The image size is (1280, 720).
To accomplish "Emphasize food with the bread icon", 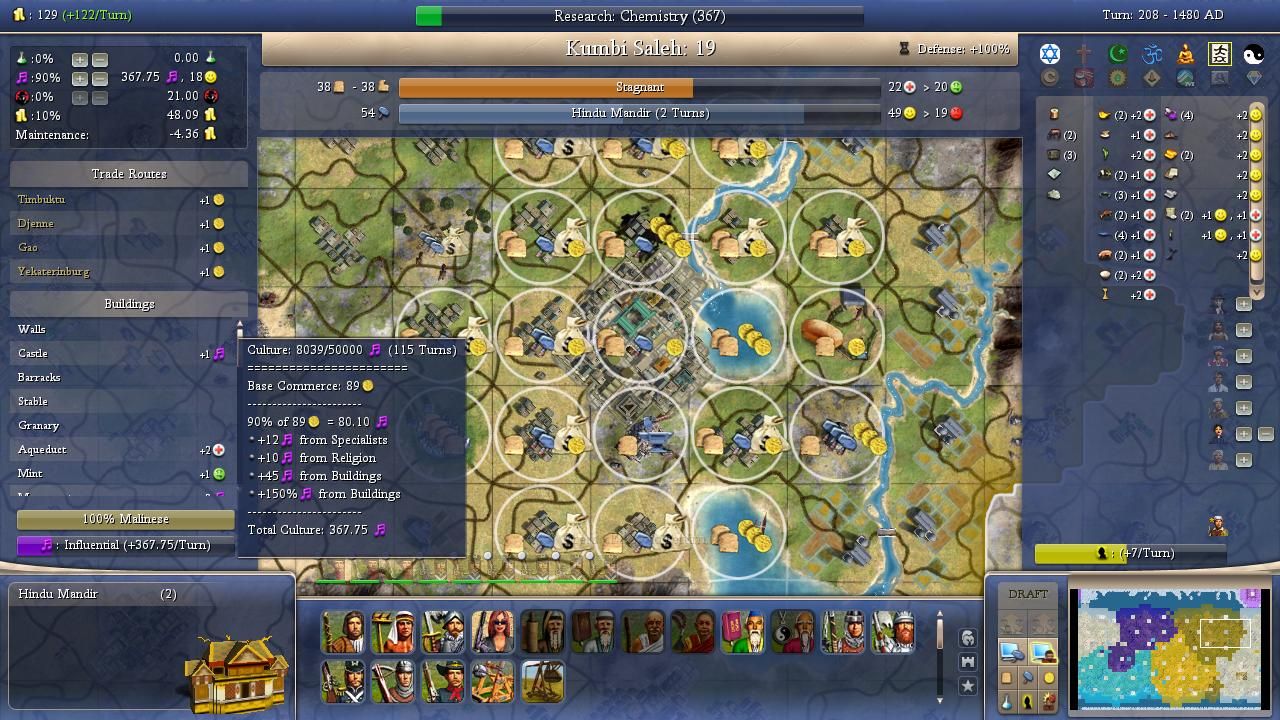I will 1007,678.
